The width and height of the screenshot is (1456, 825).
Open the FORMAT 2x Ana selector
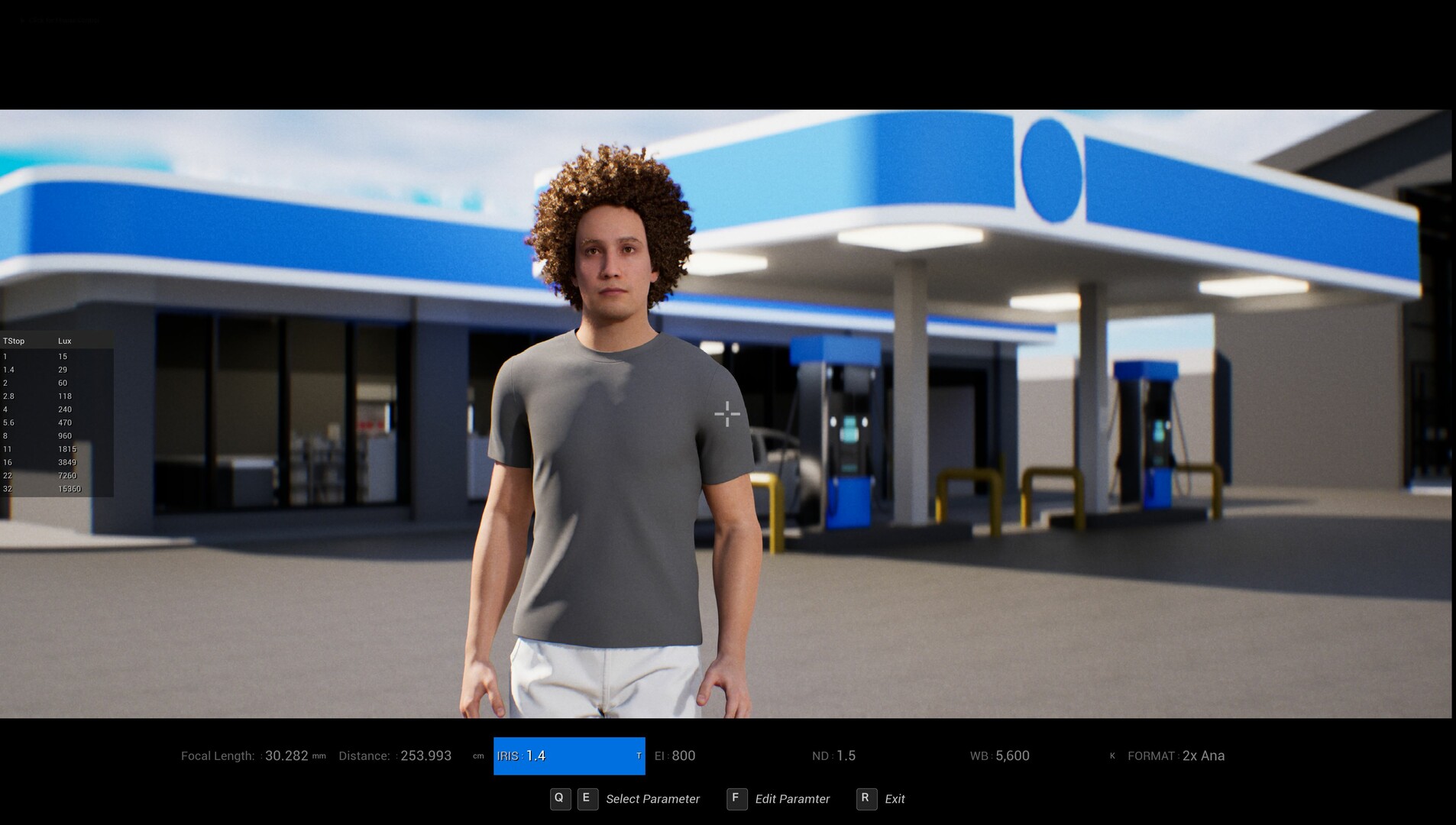point(1176,755)
